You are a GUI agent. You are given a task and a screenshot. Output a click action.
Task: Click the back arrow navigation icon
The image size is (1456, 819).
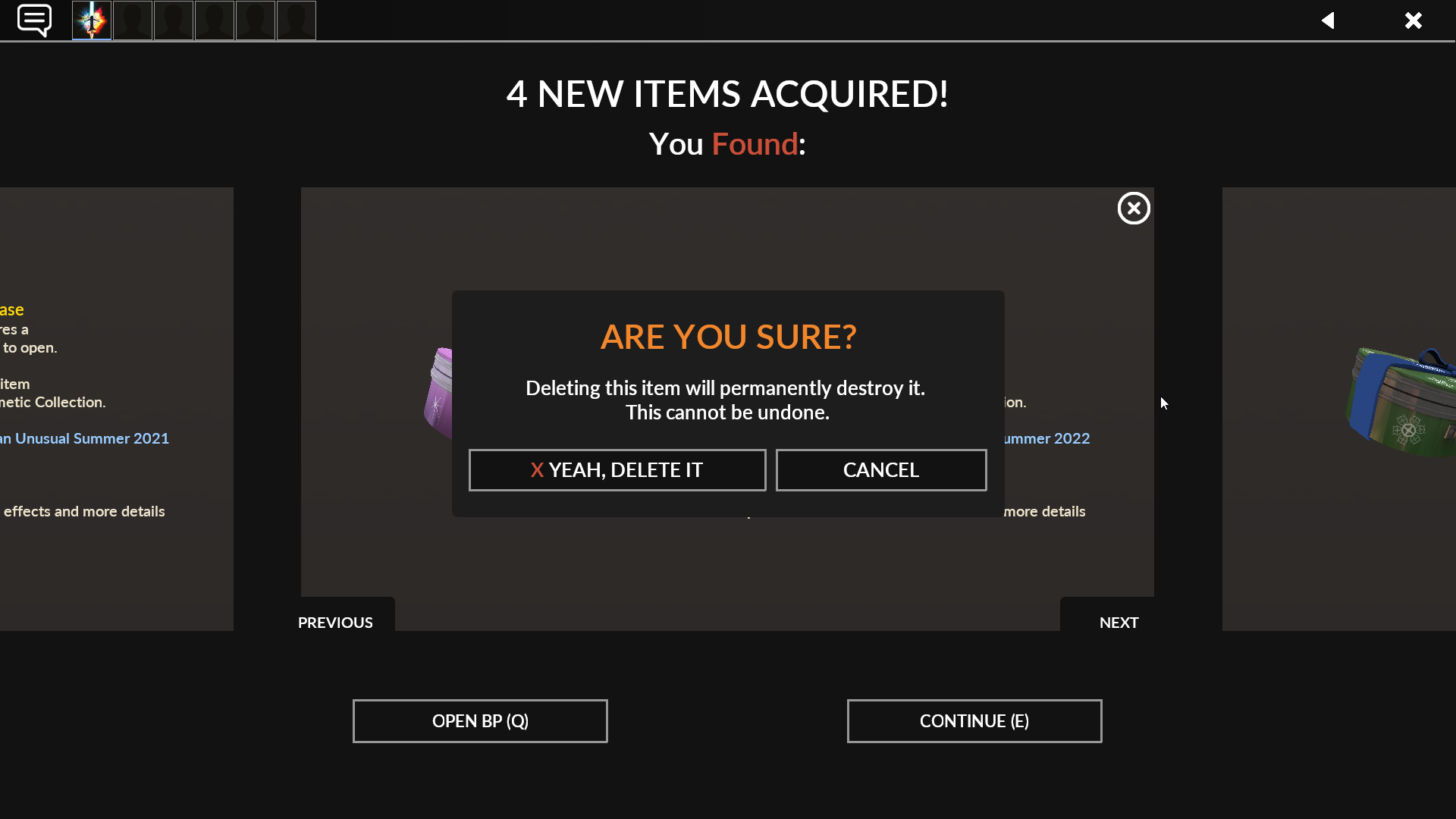pyautogui.click(x=1329, y=20)
